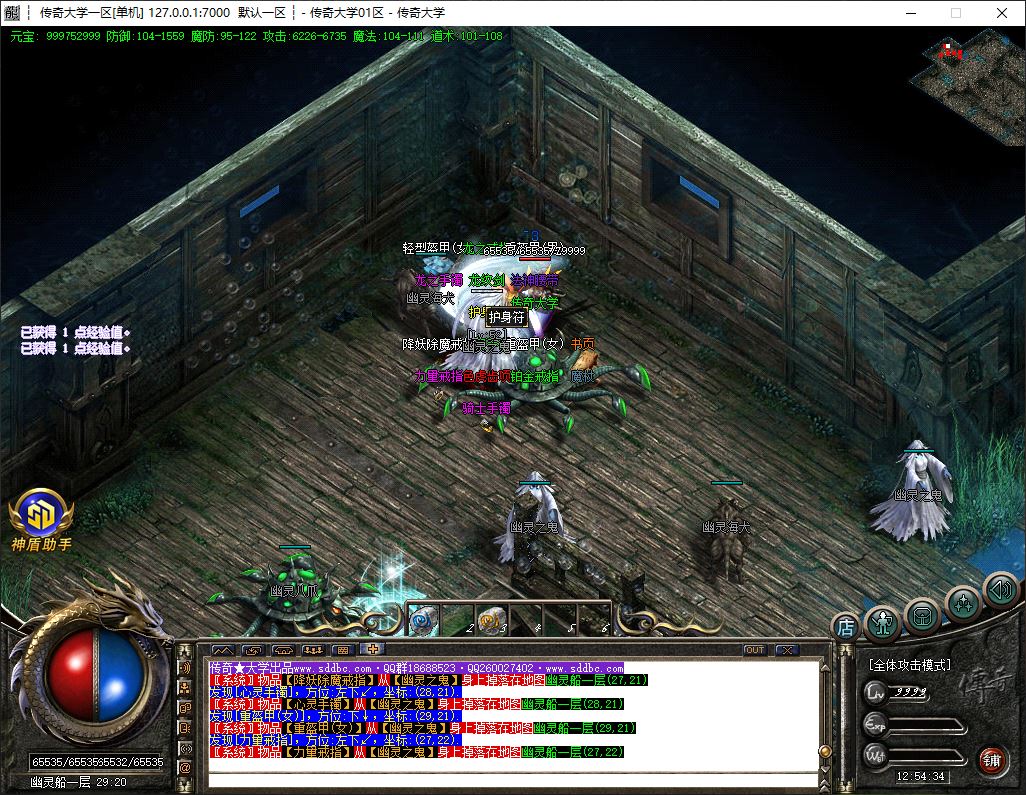Image resolution: width=1026 pixels, height=795 pixels.
Task: Open the skills sparkle icon
Action: coord(962,602)
